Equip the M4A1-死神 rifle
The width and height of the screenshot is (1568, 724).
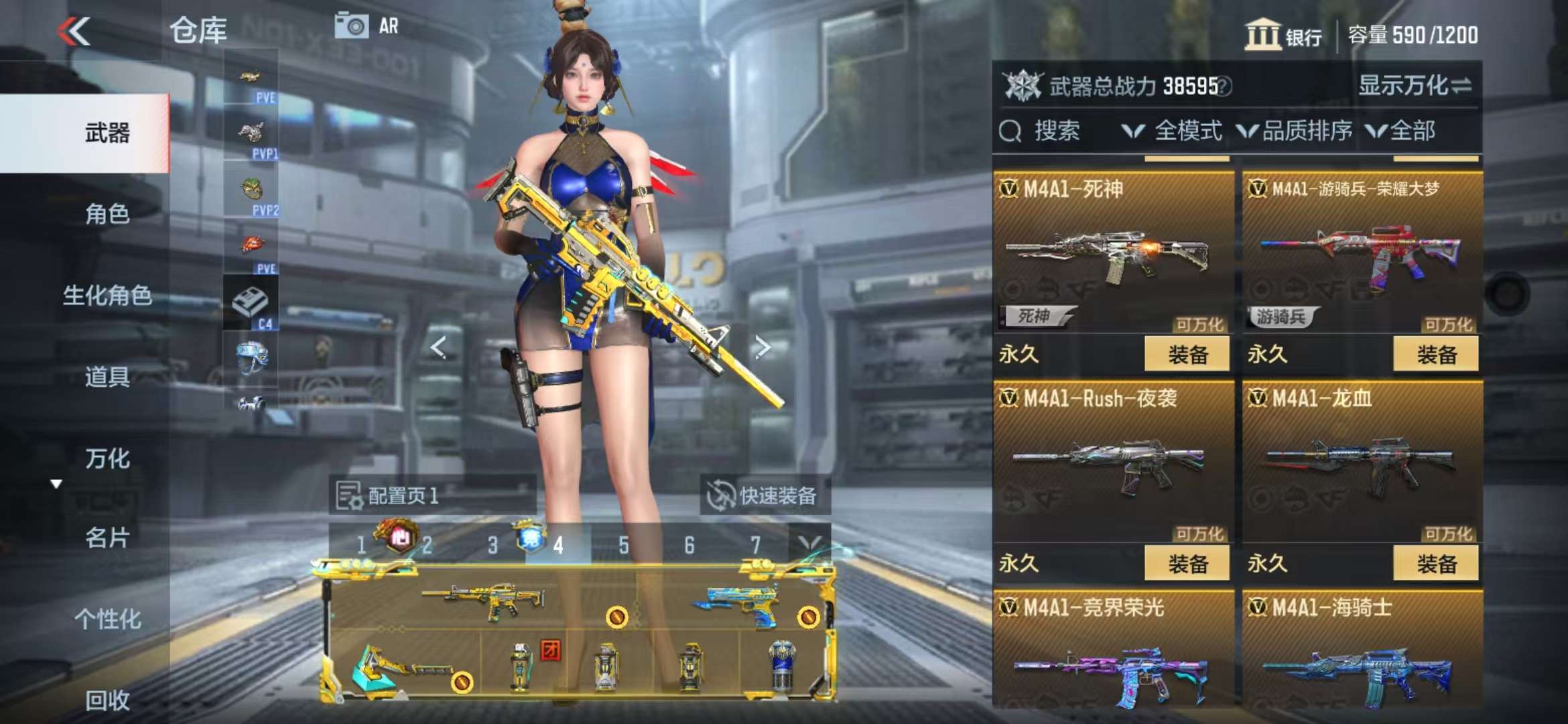click(1187, 354)
